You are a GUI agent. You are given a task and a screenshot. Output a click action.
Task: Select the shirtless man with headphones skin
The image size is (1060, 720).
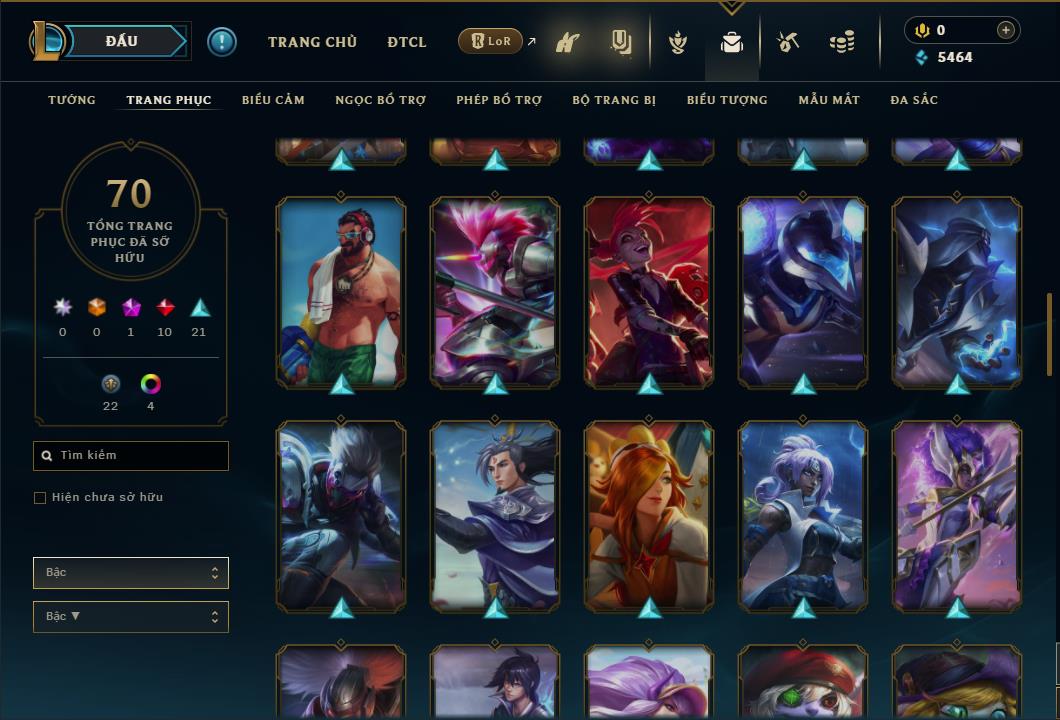tap(341, 291)
